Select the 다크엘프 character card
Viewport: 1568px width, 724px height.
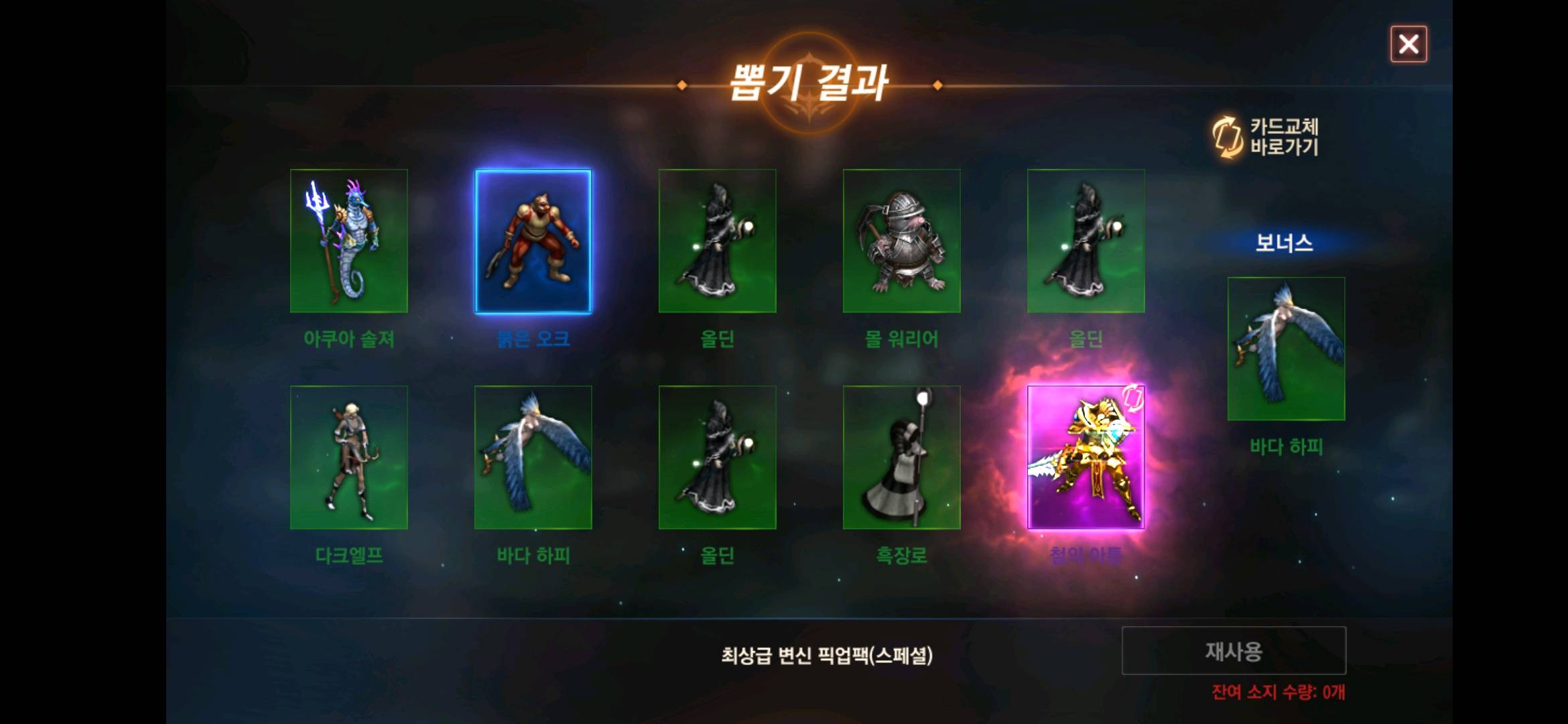coord(348,456)
